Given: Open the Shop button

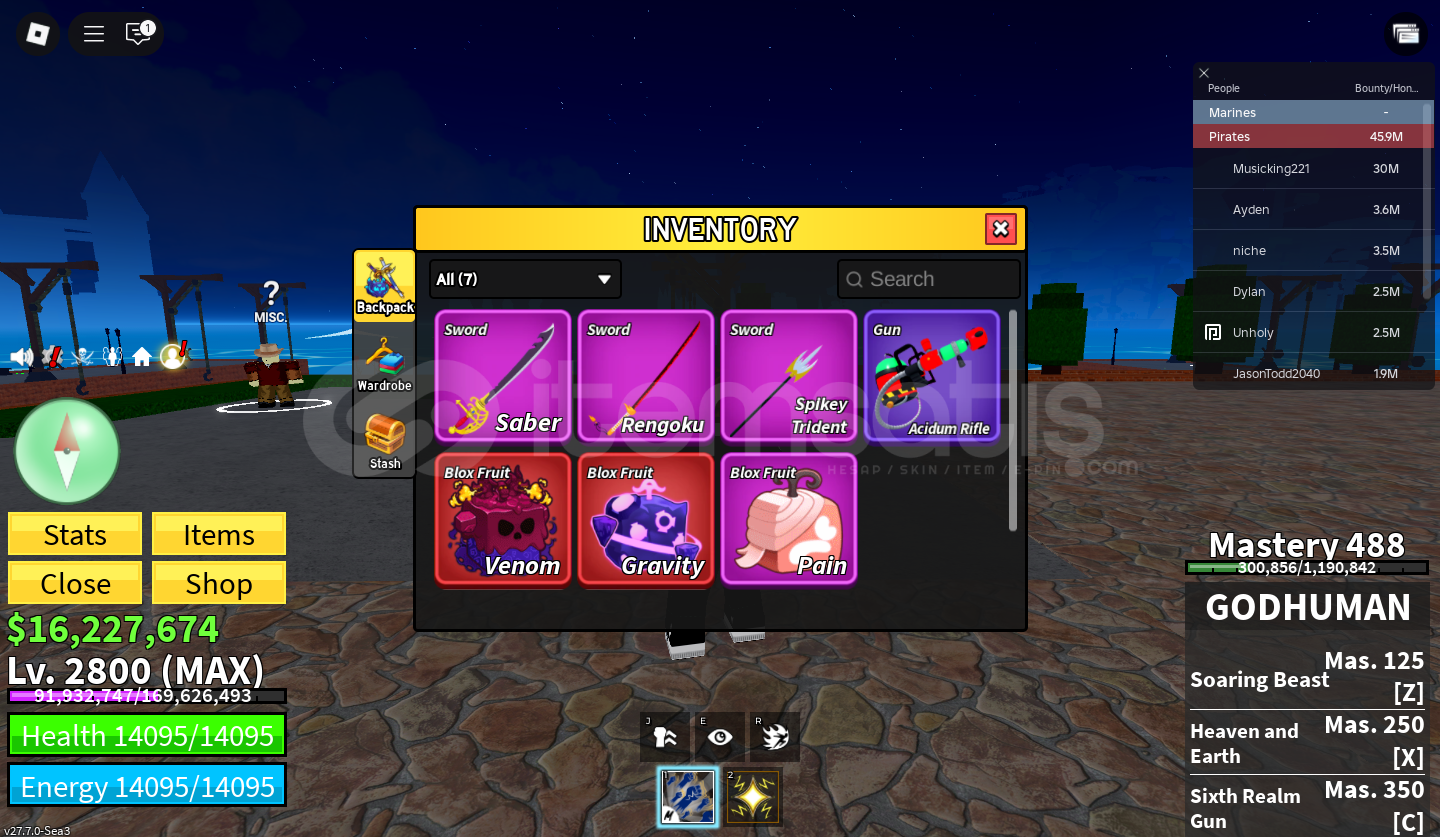Looking at the screenshot, I should point(218,582).
